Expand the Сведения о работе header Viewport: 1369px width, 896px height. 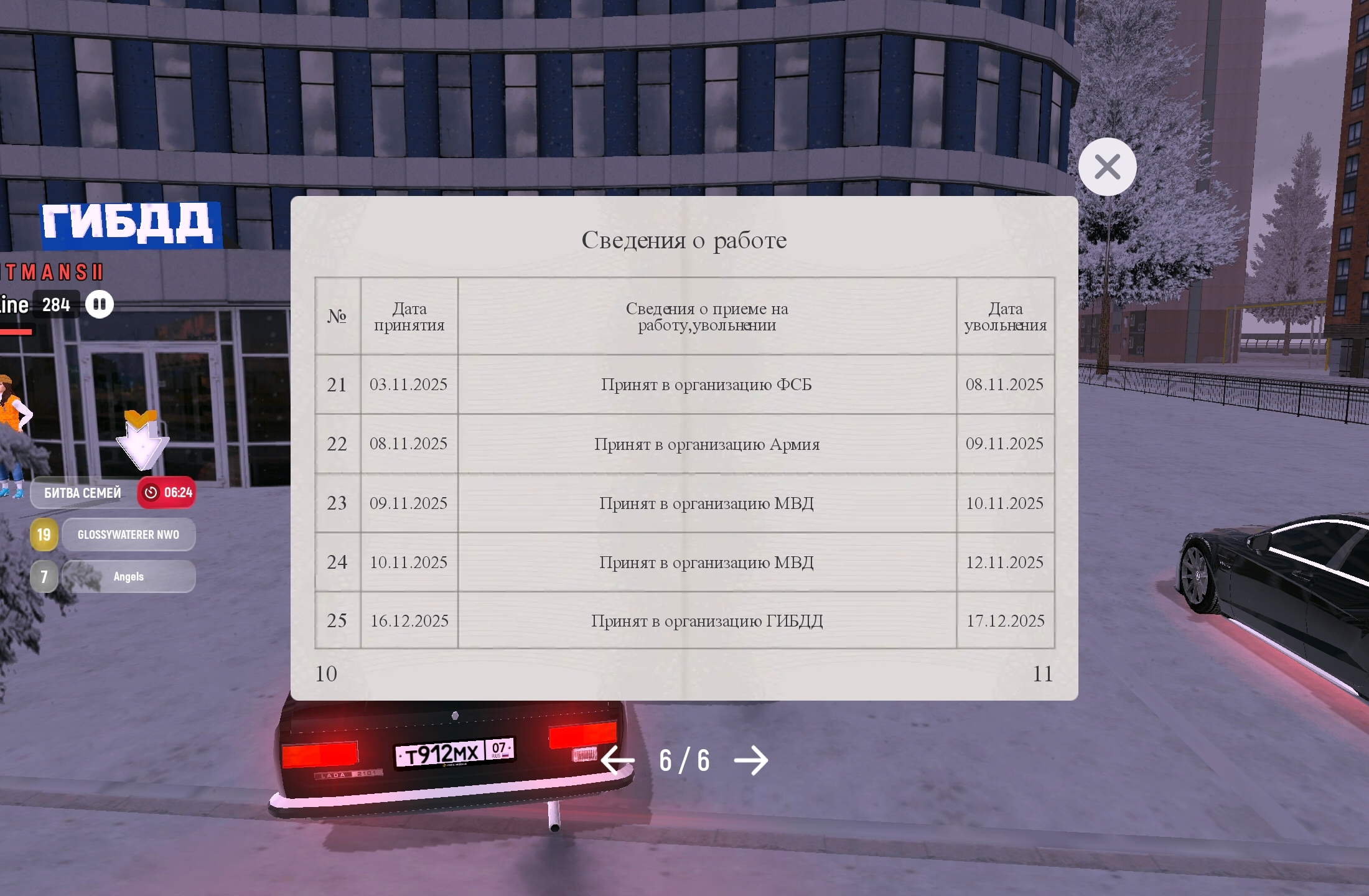point(684,240)
